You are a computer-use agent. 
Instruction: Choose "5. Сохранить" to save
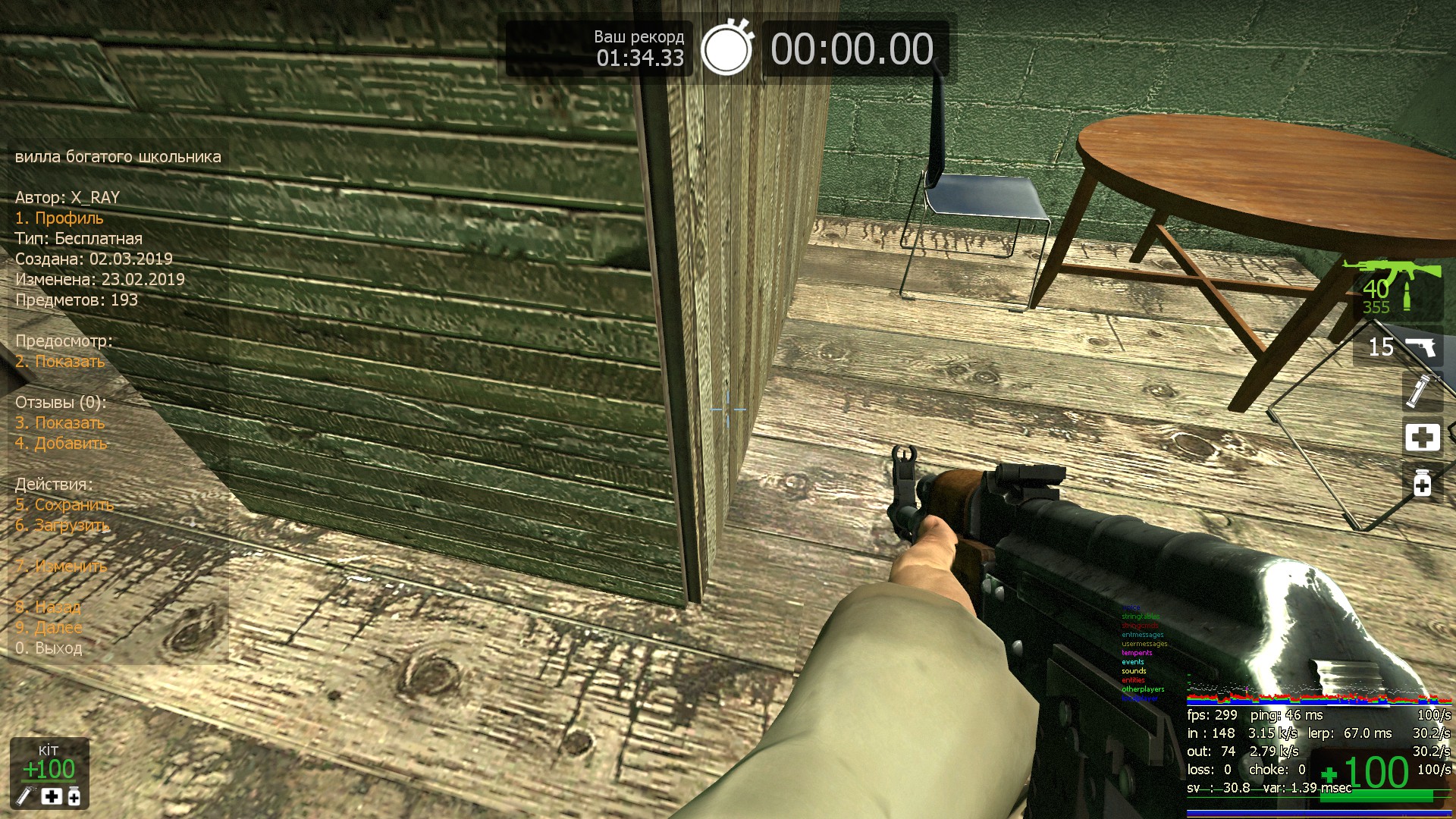coord(64,505)
